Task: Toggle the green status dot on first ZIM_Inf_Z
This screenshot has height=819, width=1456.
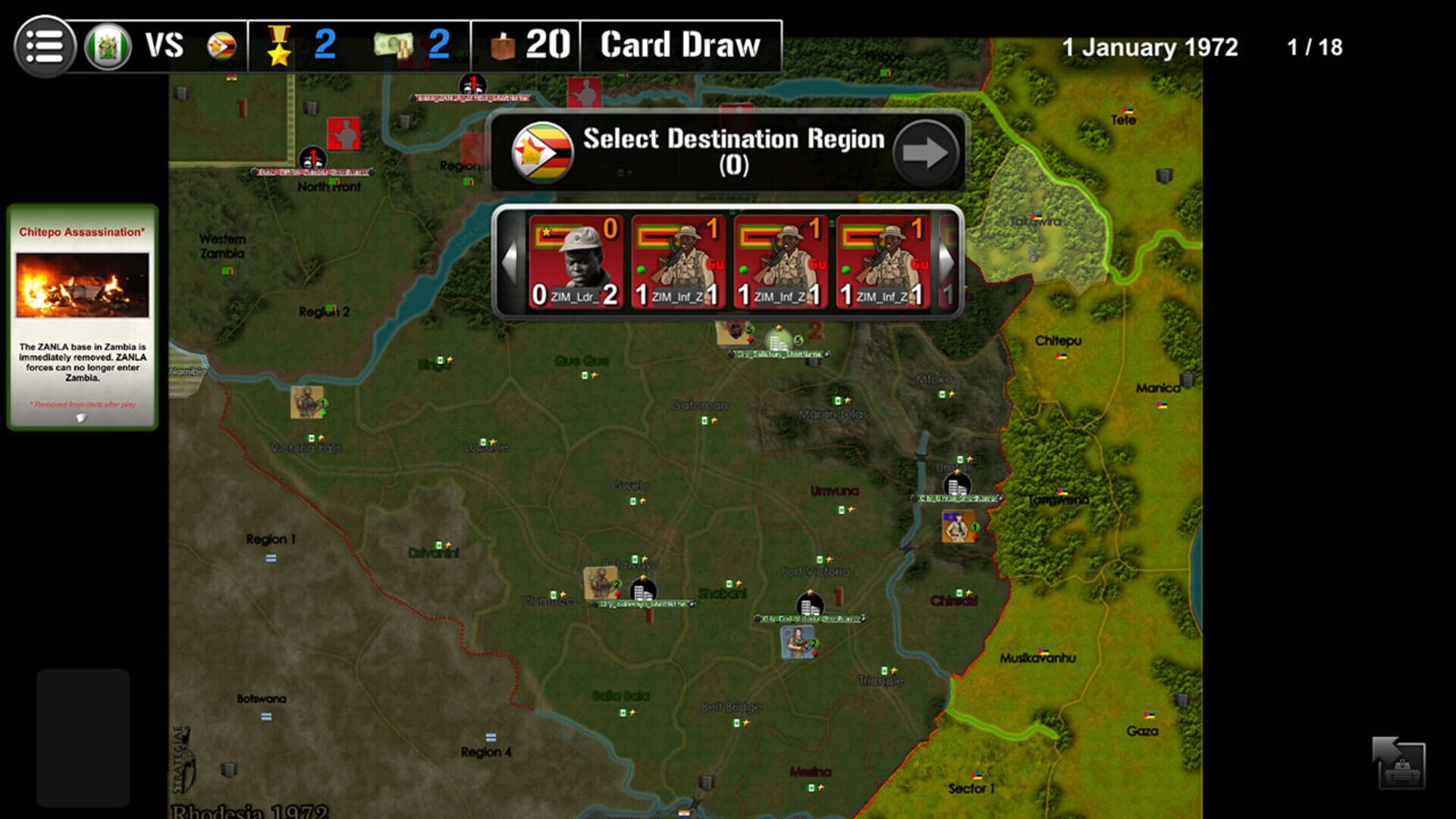Action: [x=641, y=271]
